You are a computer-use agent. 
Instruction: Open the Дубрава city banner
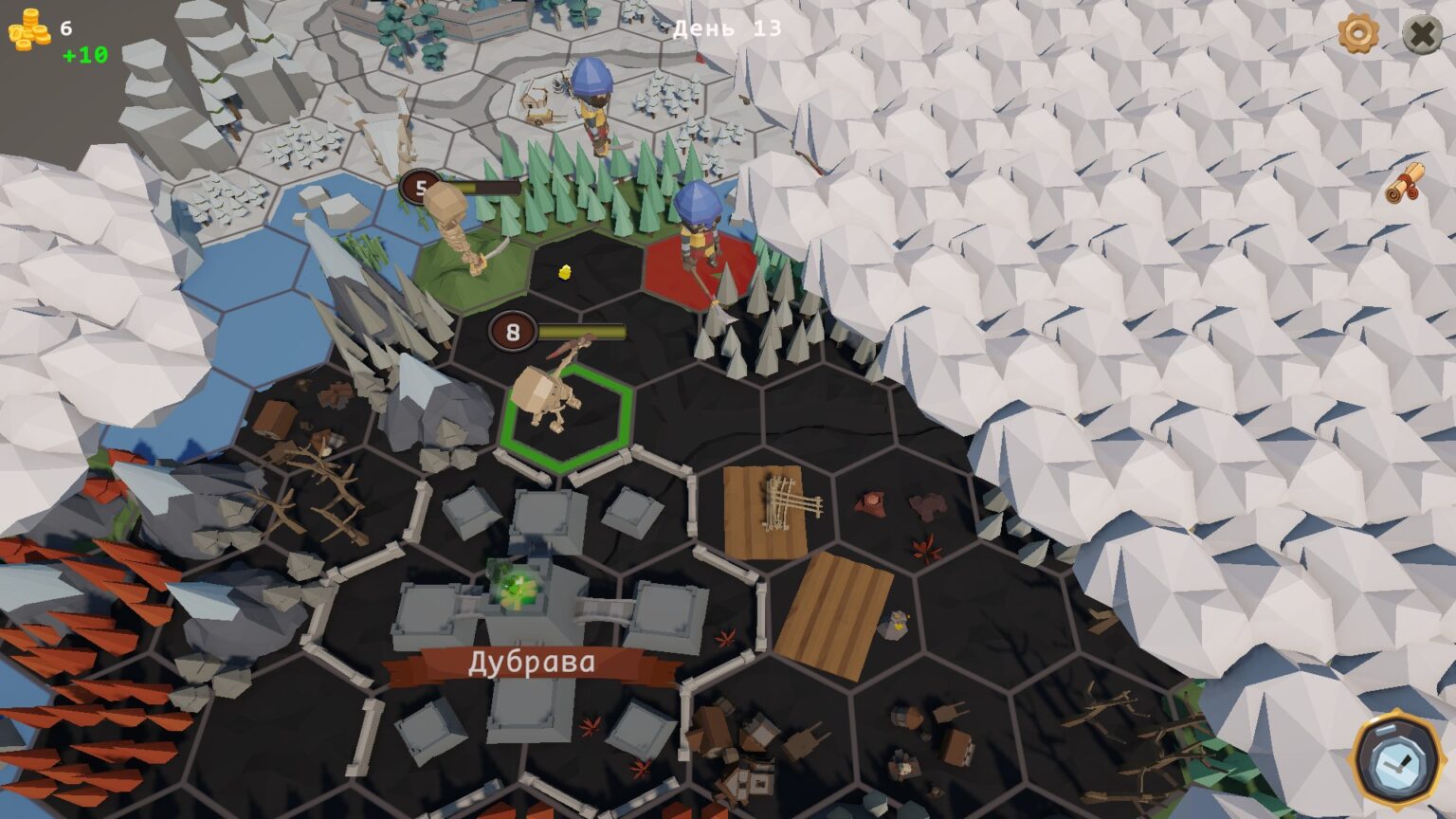(x=531, y=663)
